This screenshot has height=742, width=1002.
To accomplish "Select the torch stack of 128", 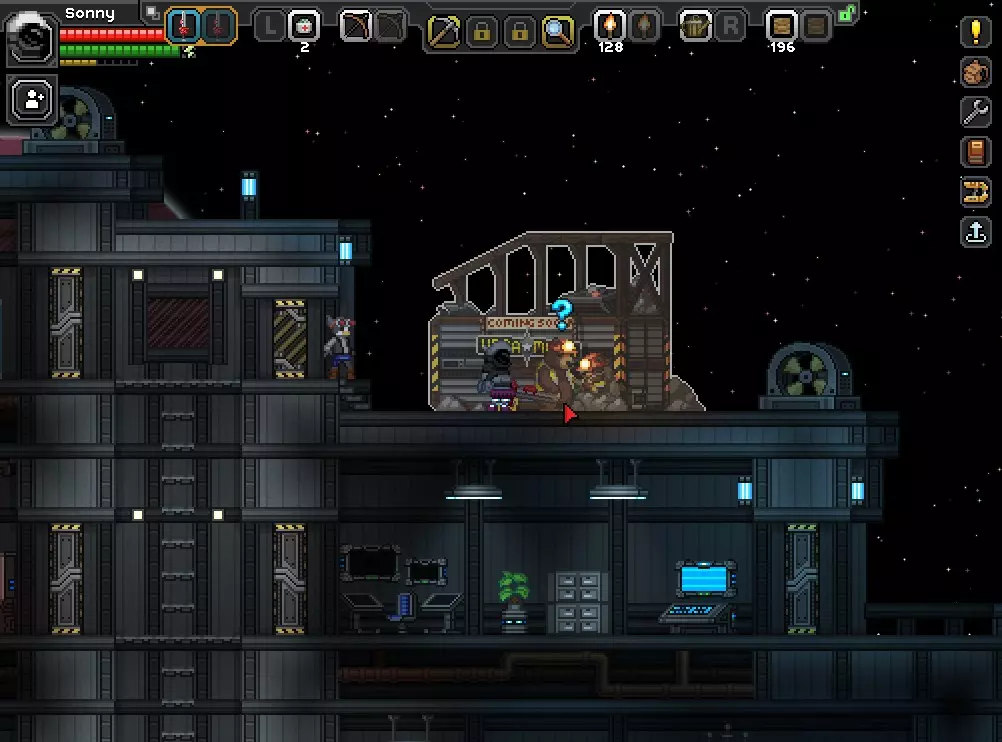I will (x=609, y=26).
